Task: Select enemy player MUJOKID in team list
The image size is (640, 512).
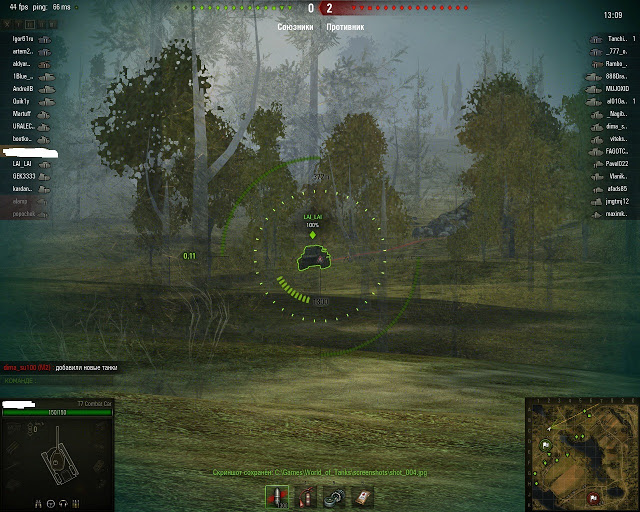Action: [615, 88]
